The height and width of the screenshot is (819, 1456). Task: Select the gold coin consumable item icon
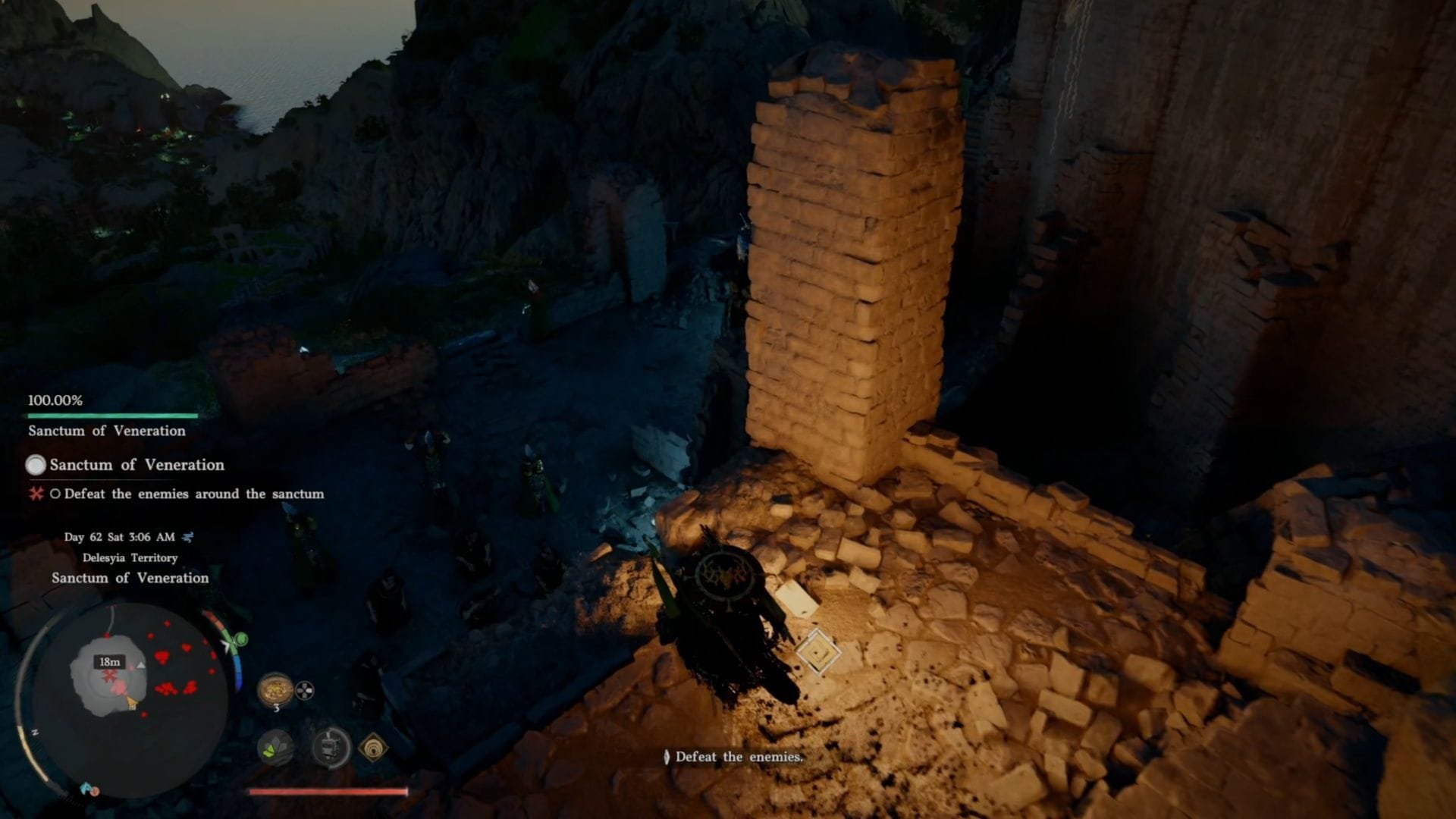coord(276,689)
